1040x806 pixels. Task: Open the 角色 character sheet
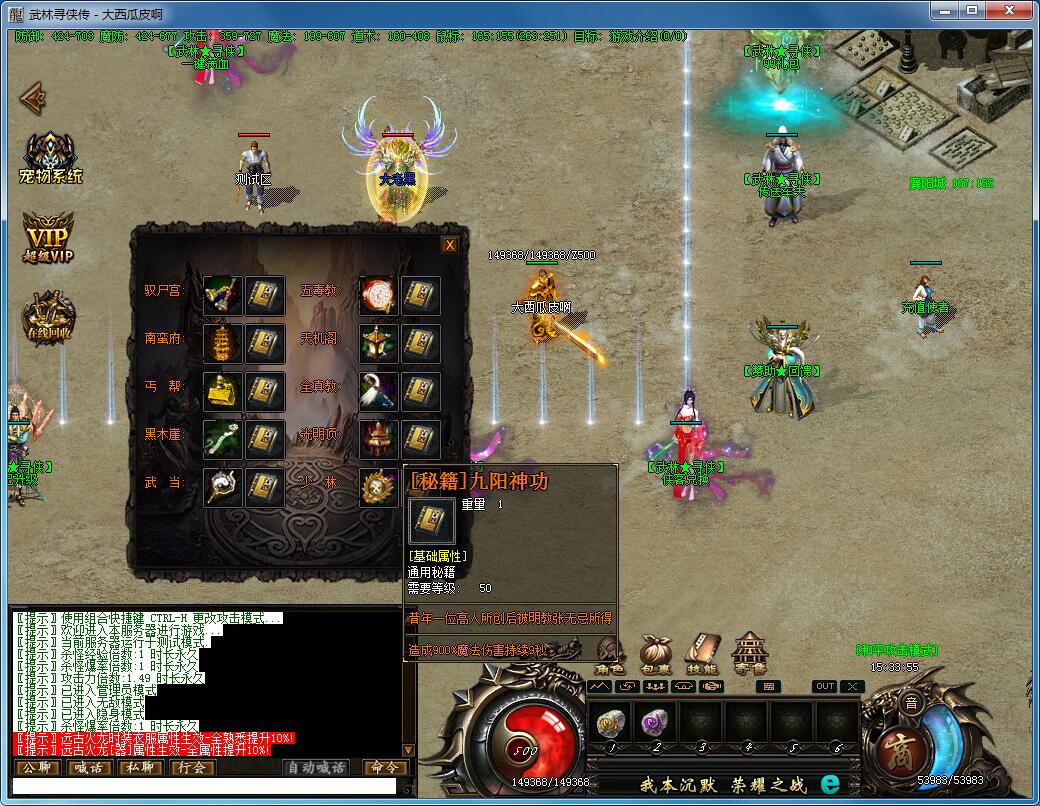609,653
